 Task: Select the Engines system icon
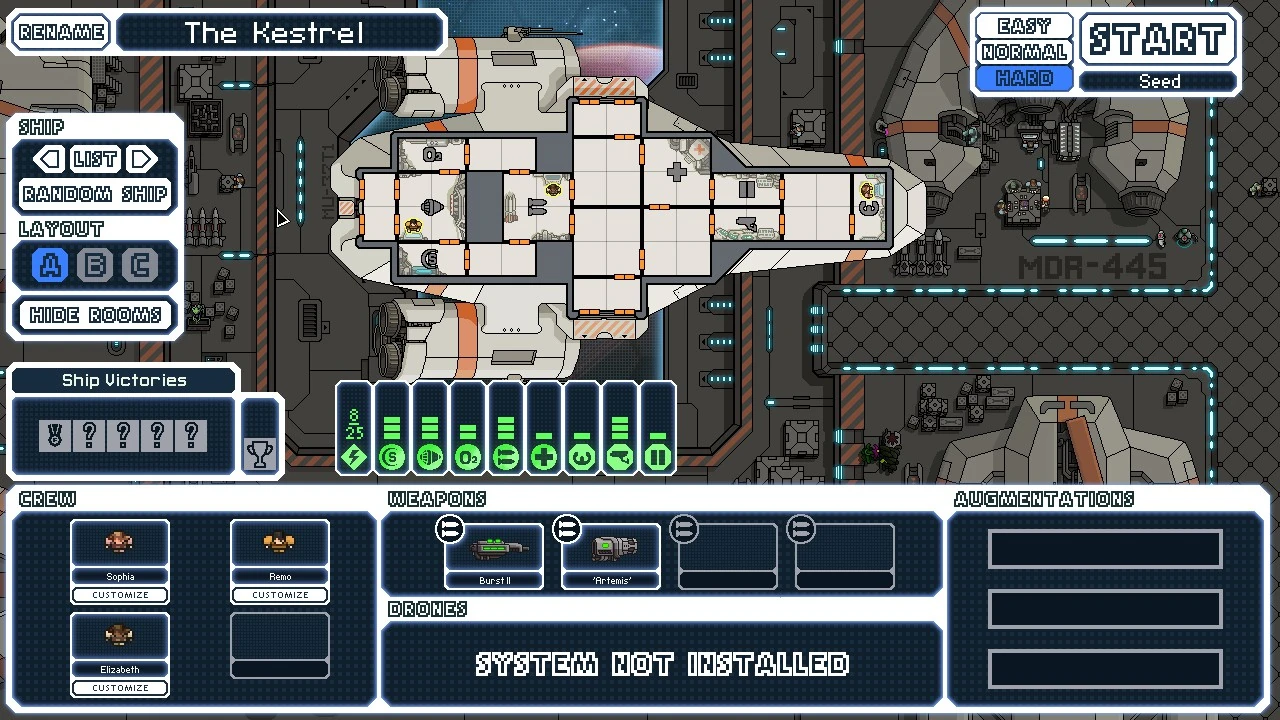[429, 457]
